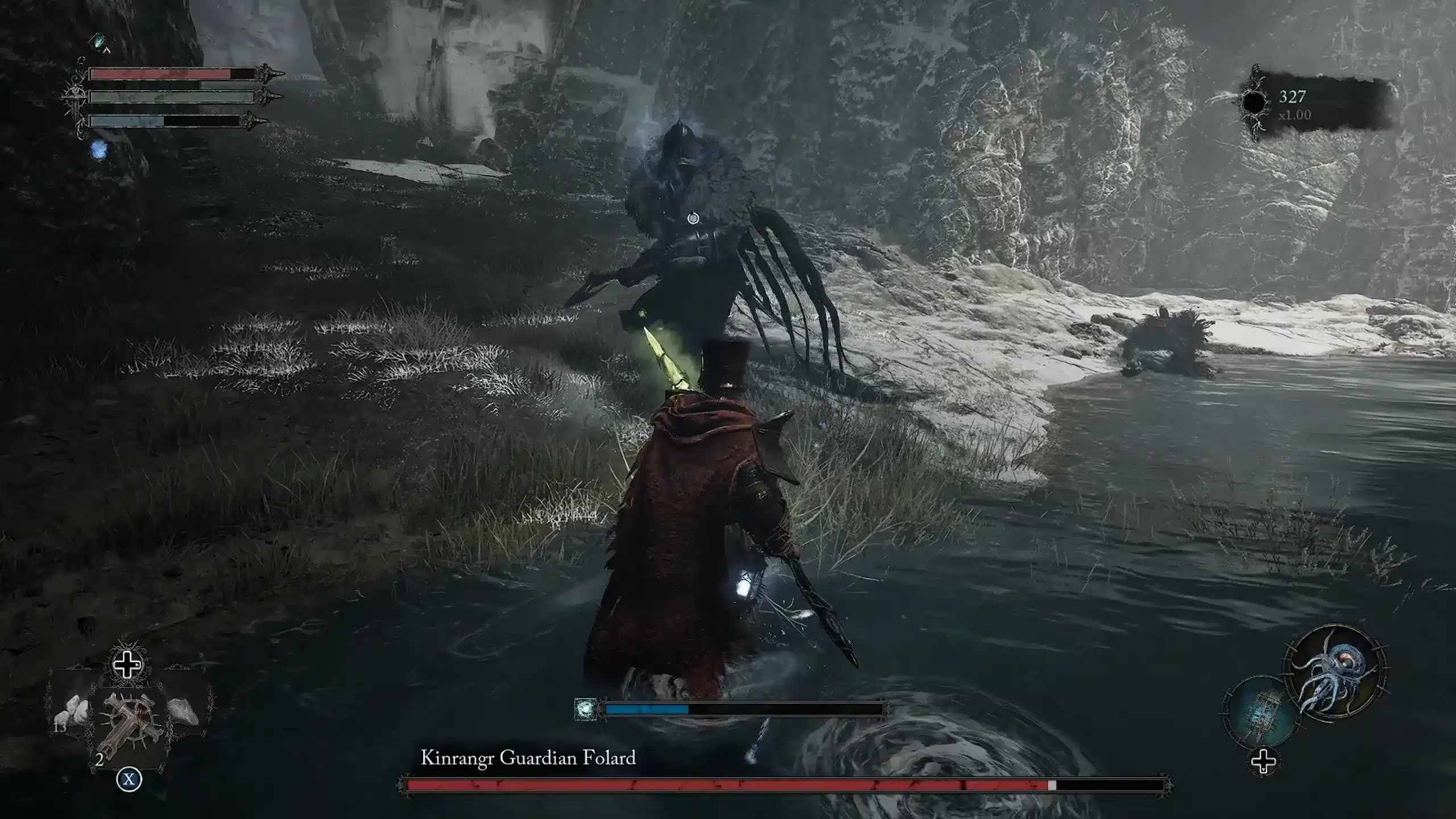Image resolution: width=1456 pixels, height=819 pixels.
Task: Click the green gem buff icon top left
Action: pyautogui.click(x=99, y=42)
